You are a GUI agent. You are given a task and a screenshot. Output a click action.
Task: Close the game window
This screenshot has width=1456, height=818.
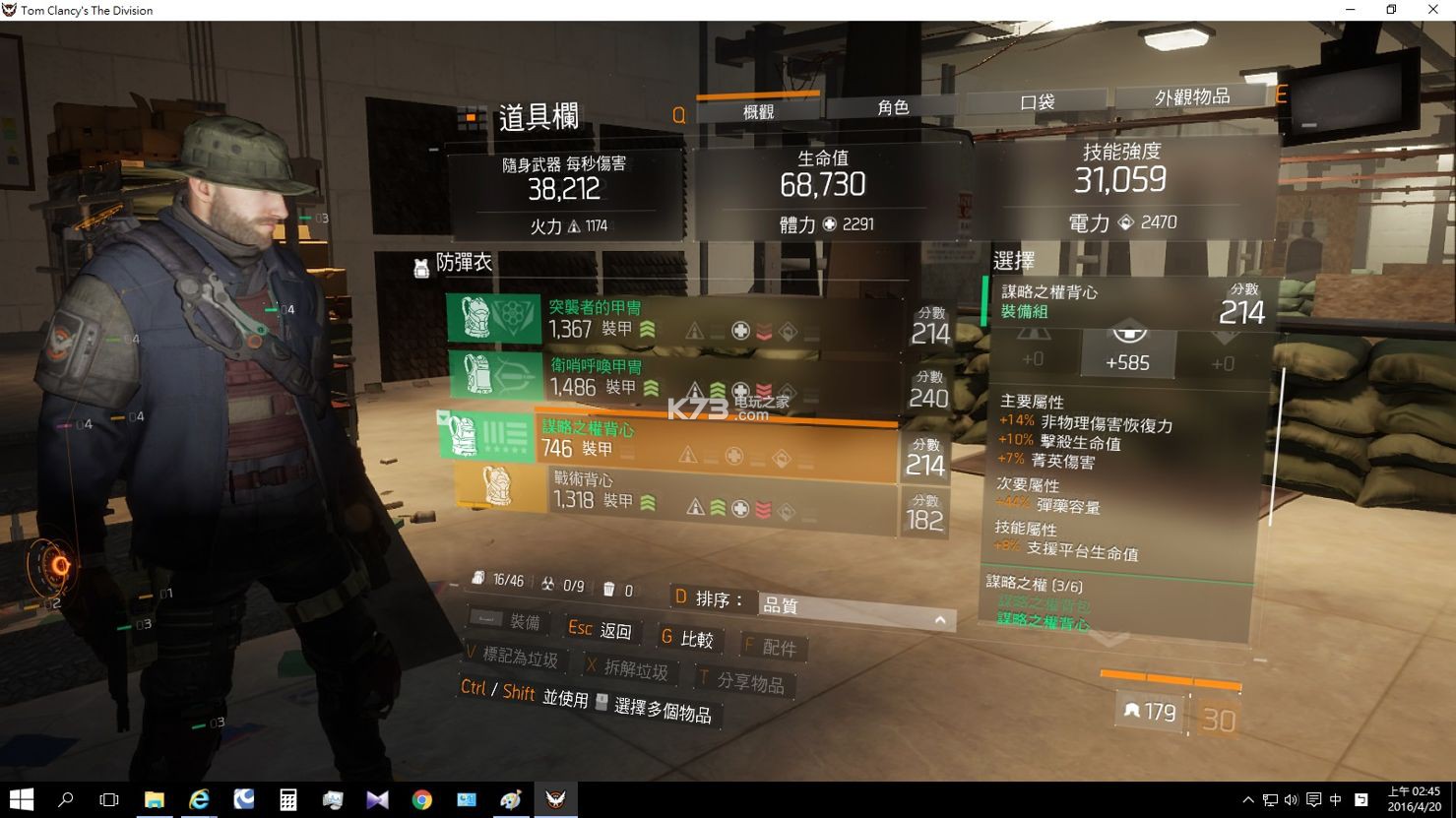click(x=1432, y=10)
